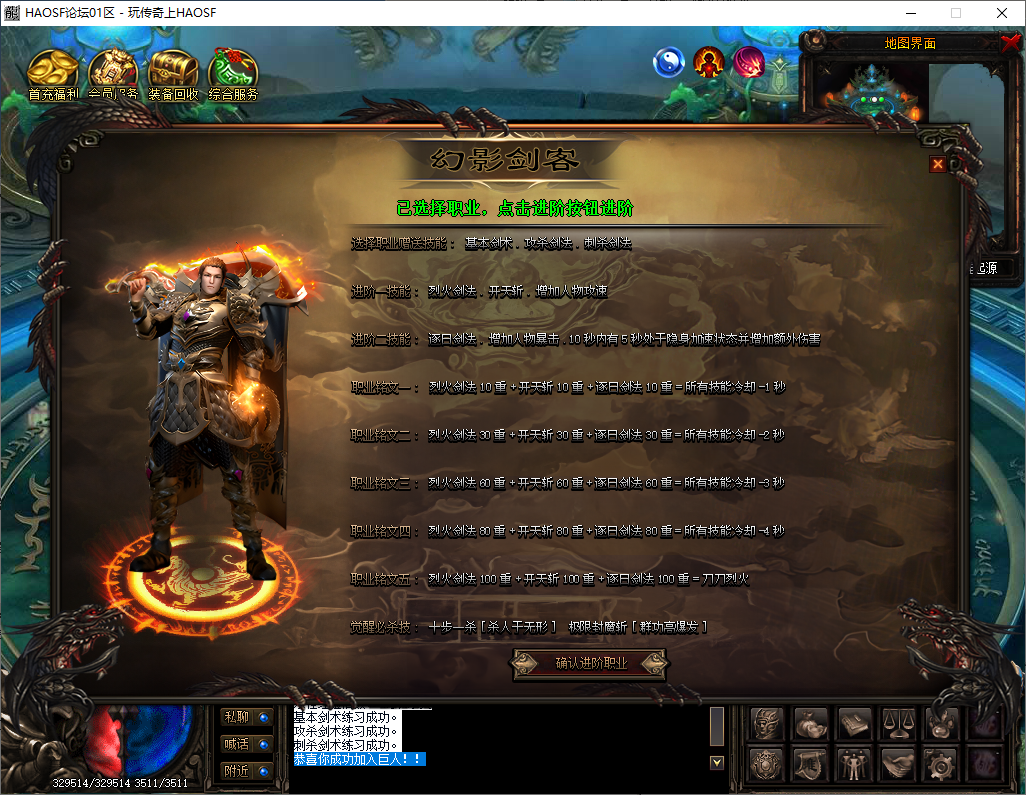Activate the crimson claw slash icon
This screenshot has width=1026, height=795.
coord(749,63)
